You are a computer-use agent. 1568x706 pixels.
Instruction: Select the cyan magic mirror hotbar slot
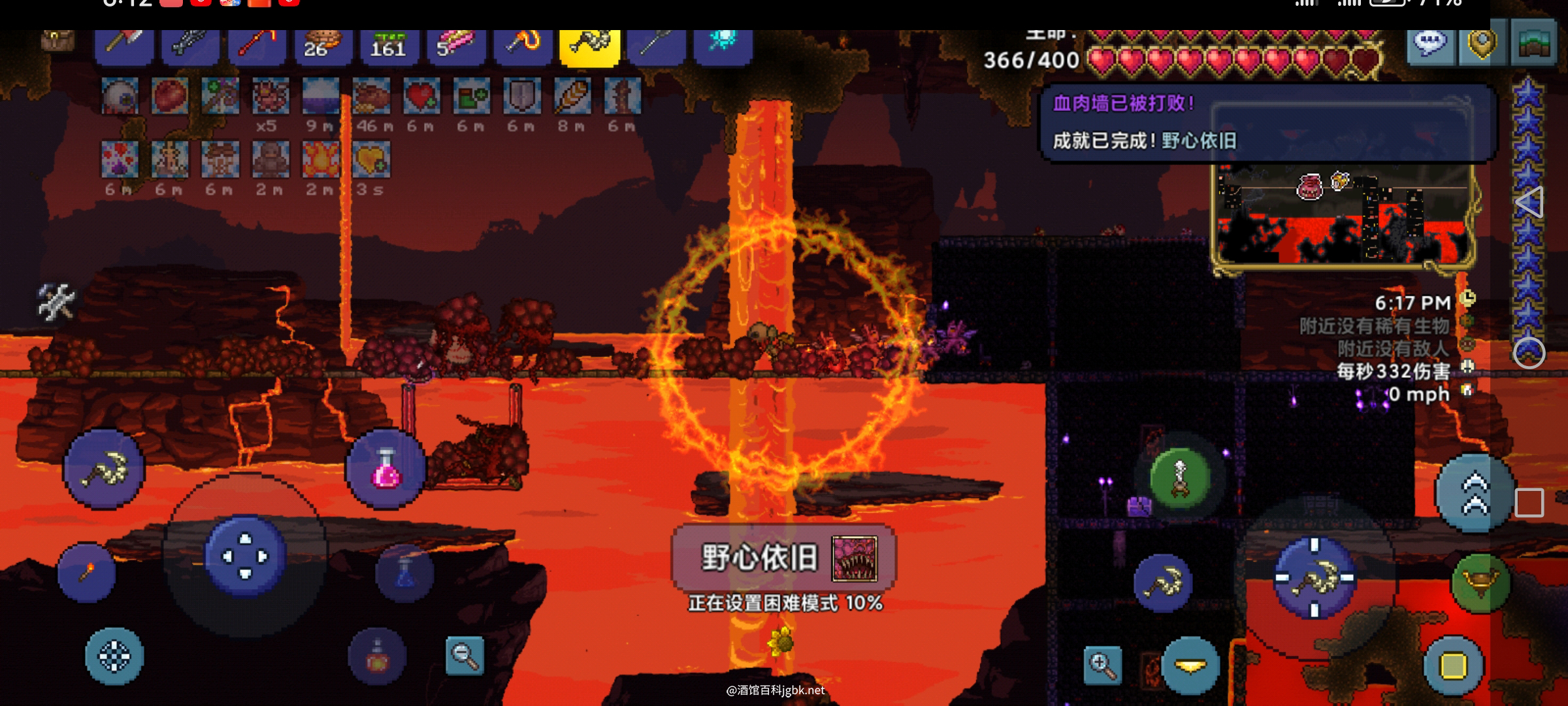[x=723, y=44]
